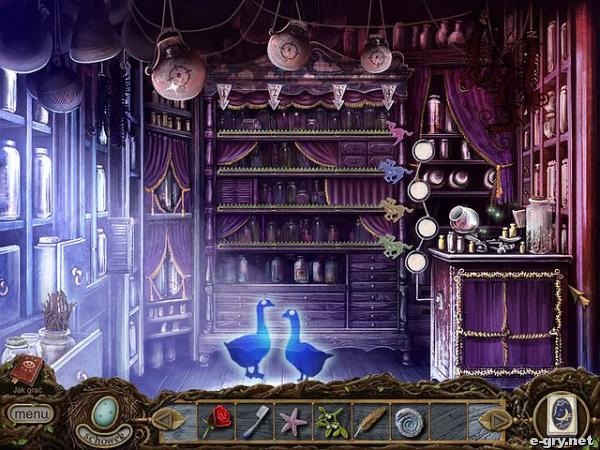Select the red rose in inventory
Viewport: 600px width, 450px height.
217,419
